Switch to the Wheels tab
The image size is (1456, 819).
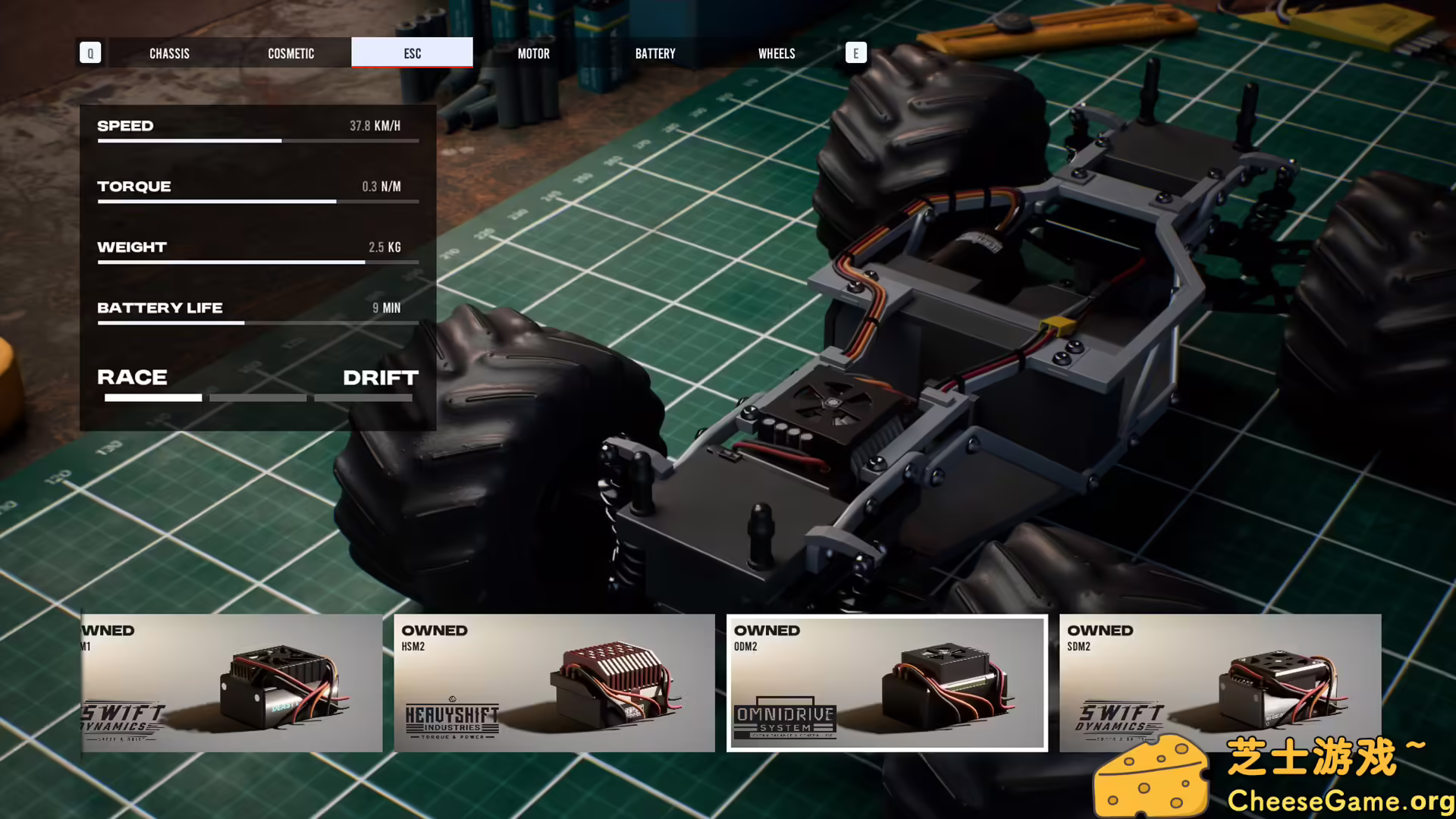(777, 53)
